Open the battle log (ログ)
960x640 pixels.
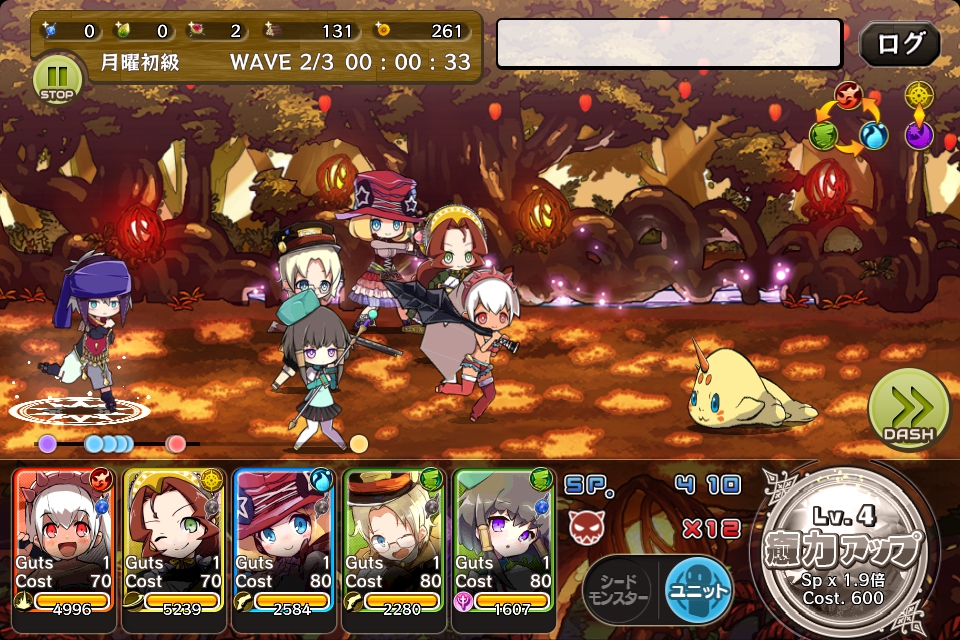(x=899, y=44)
